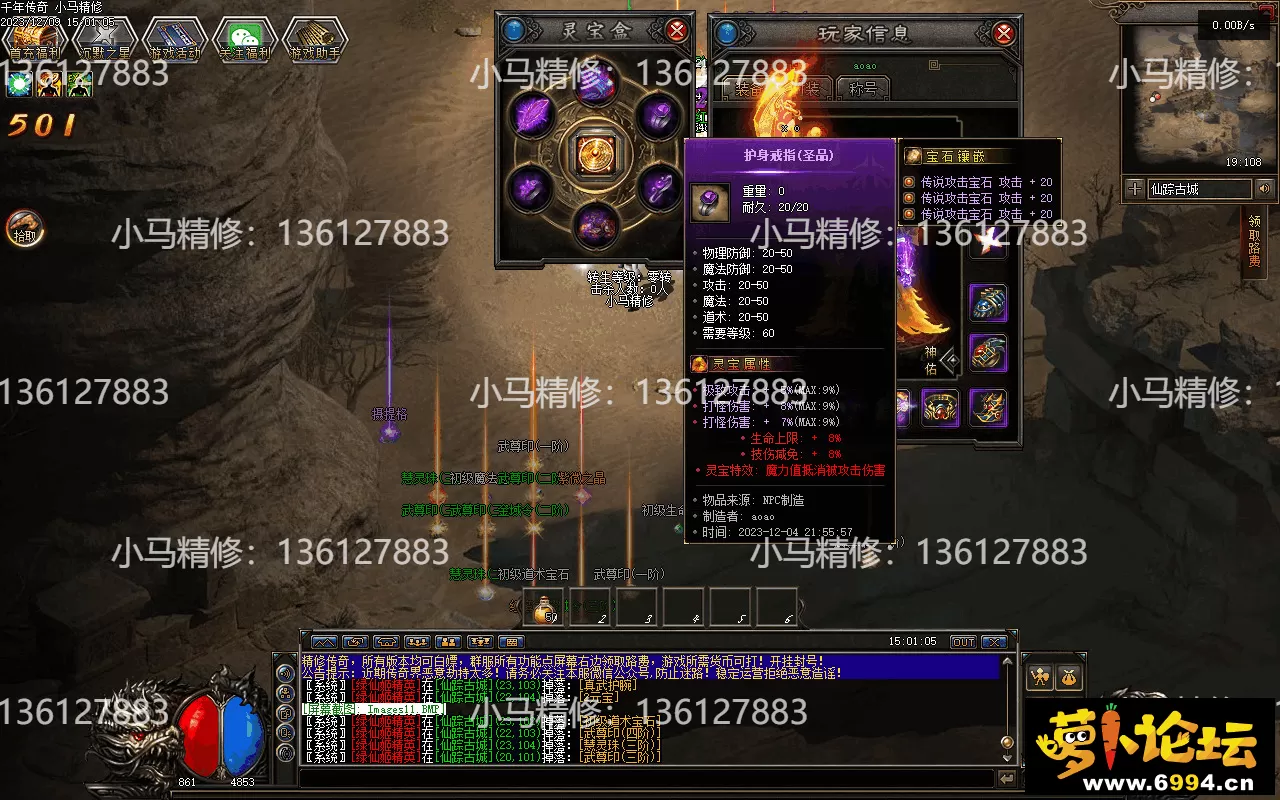Close the 灵宝盒 window
This screenshot has width=1280, height=800.
677,30
